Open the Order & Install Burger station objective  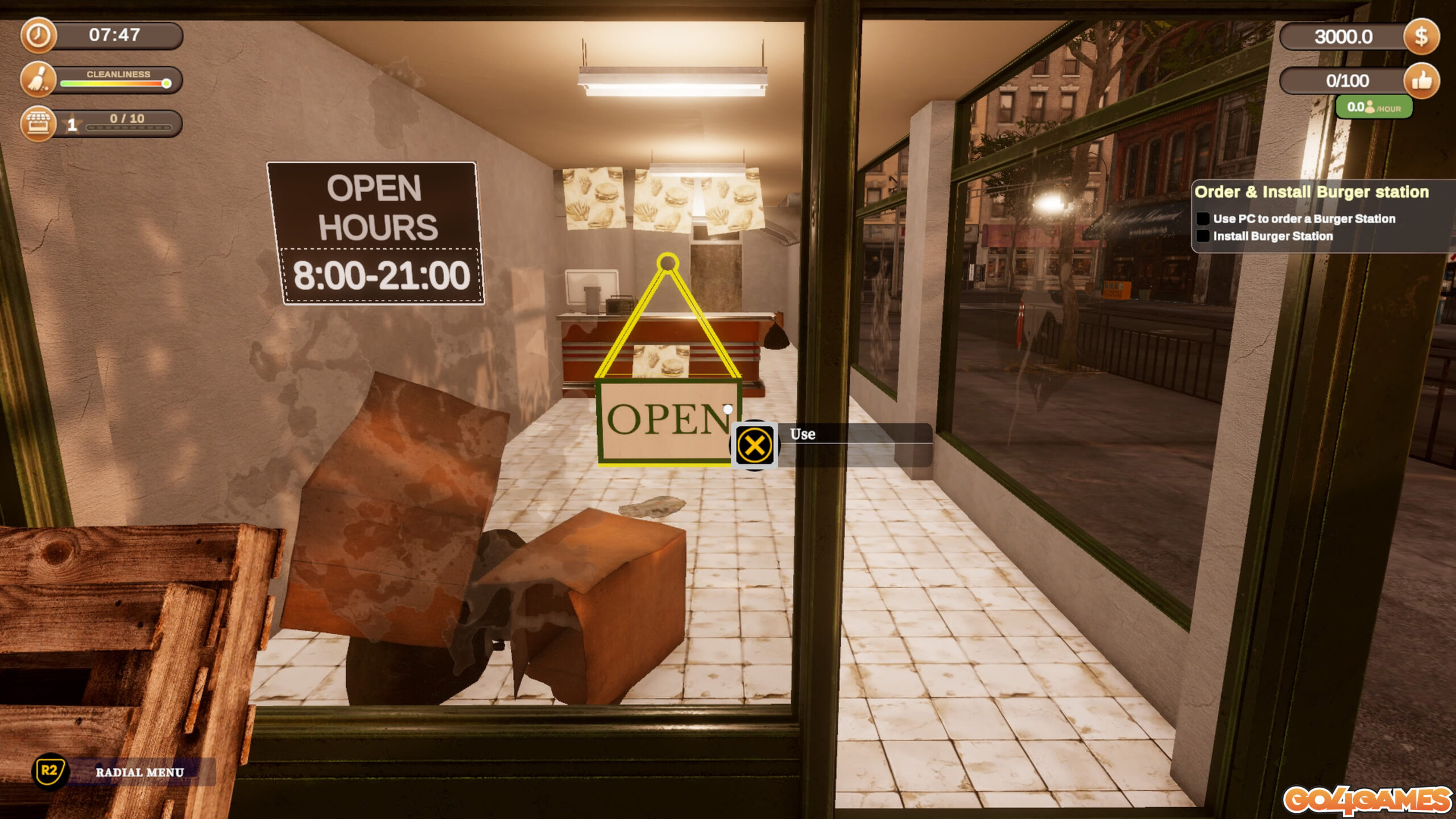tap(1311, 192)
